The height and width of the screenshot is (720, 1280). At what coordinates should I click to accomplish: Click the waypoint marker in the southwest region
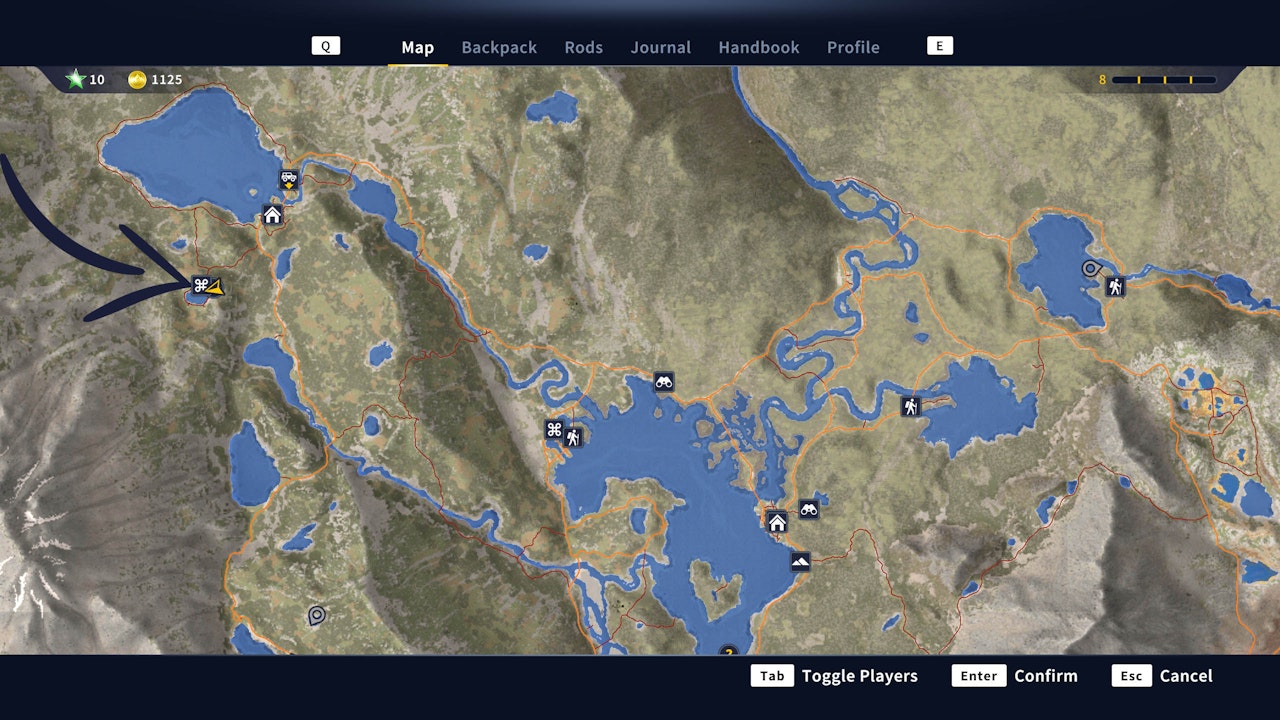pyautogui.click(x=318, y=613)
